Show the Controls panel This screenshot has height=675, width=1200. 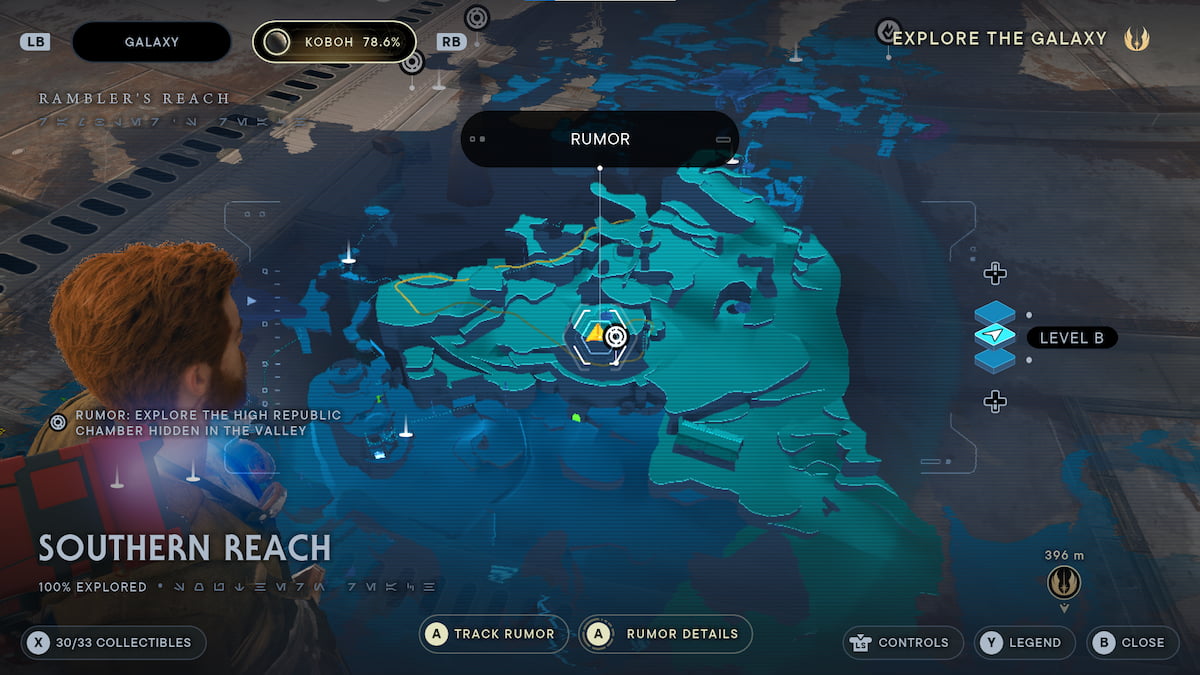tap(904, 643)
